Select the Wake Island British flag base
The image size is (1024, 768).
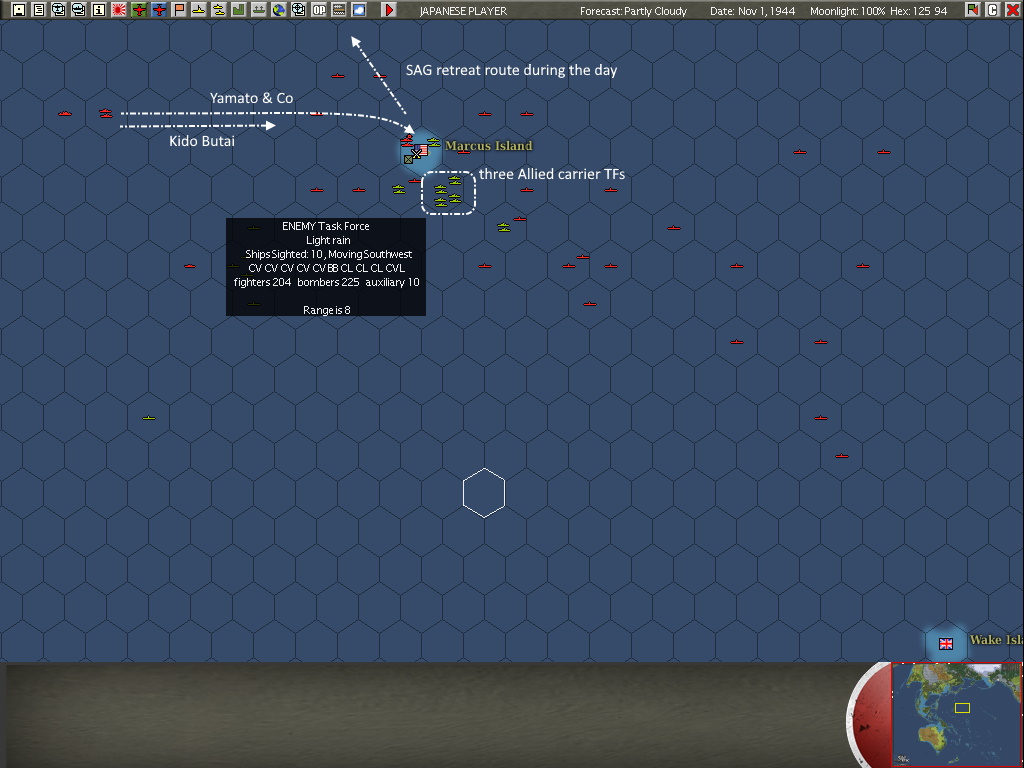click(945, 643)
